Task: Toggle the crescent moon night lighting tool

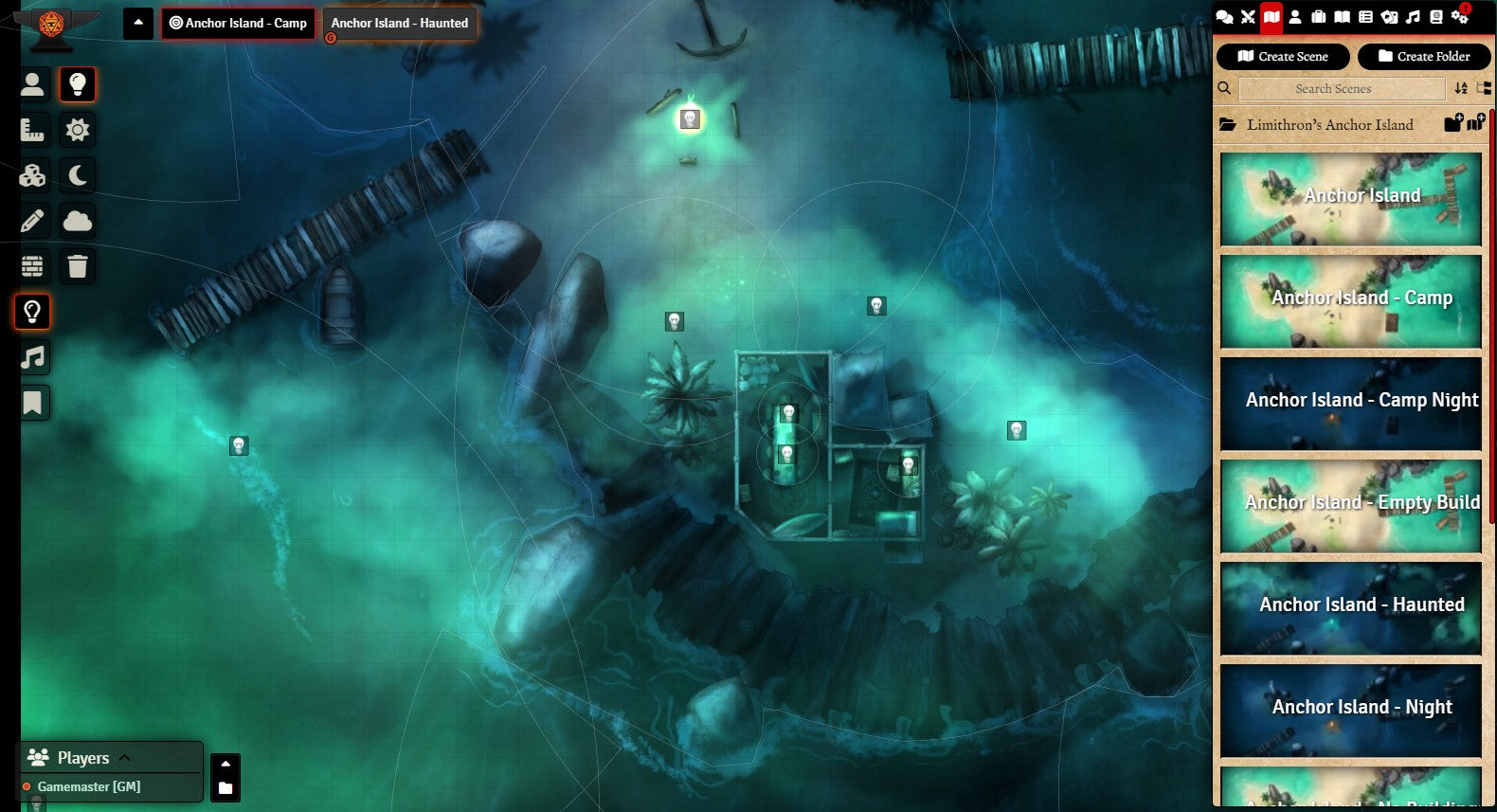Action: [78, 175]
